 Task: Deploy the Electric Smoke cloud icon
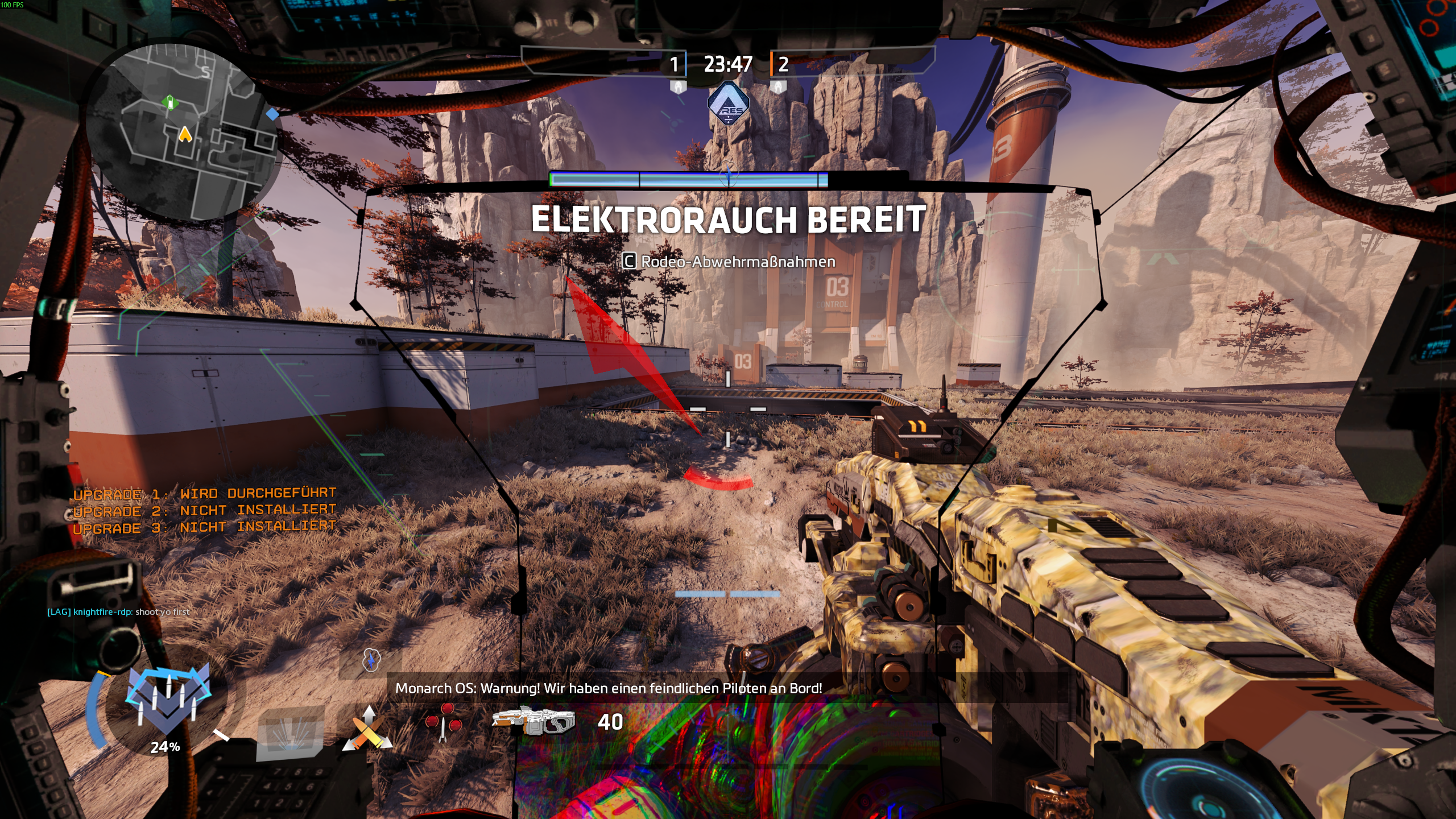(371, 660)
